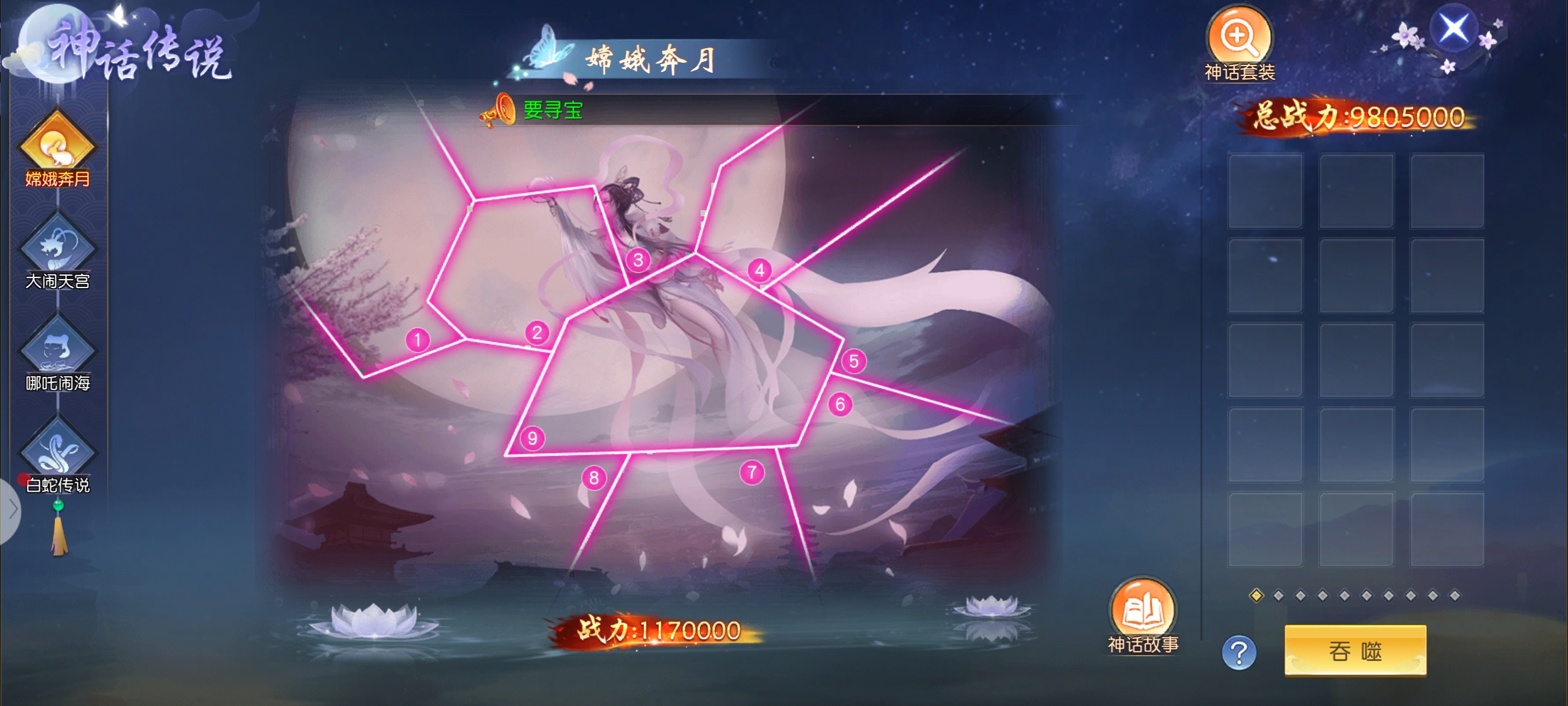Click the 要寻宝 announcement text

553,110
